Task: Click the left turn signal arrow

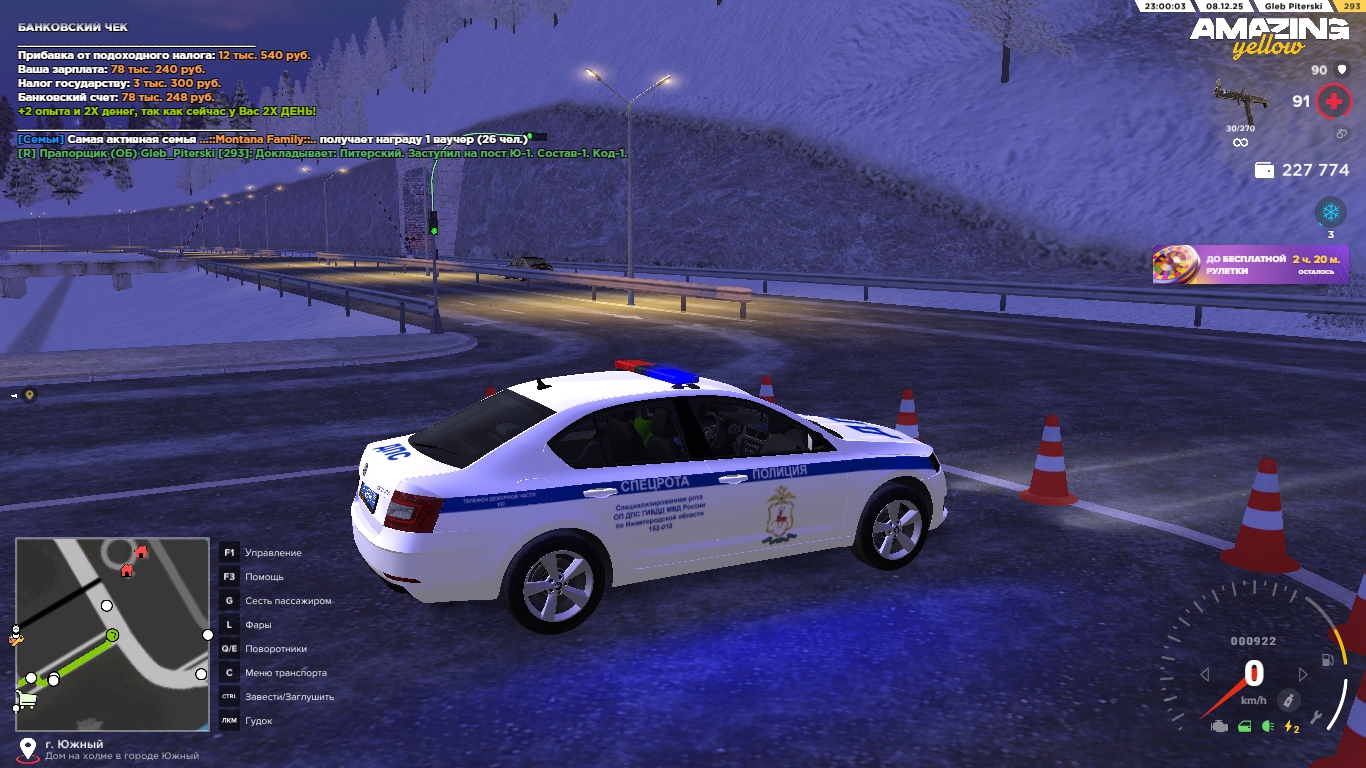Action: coord(1205,675)
